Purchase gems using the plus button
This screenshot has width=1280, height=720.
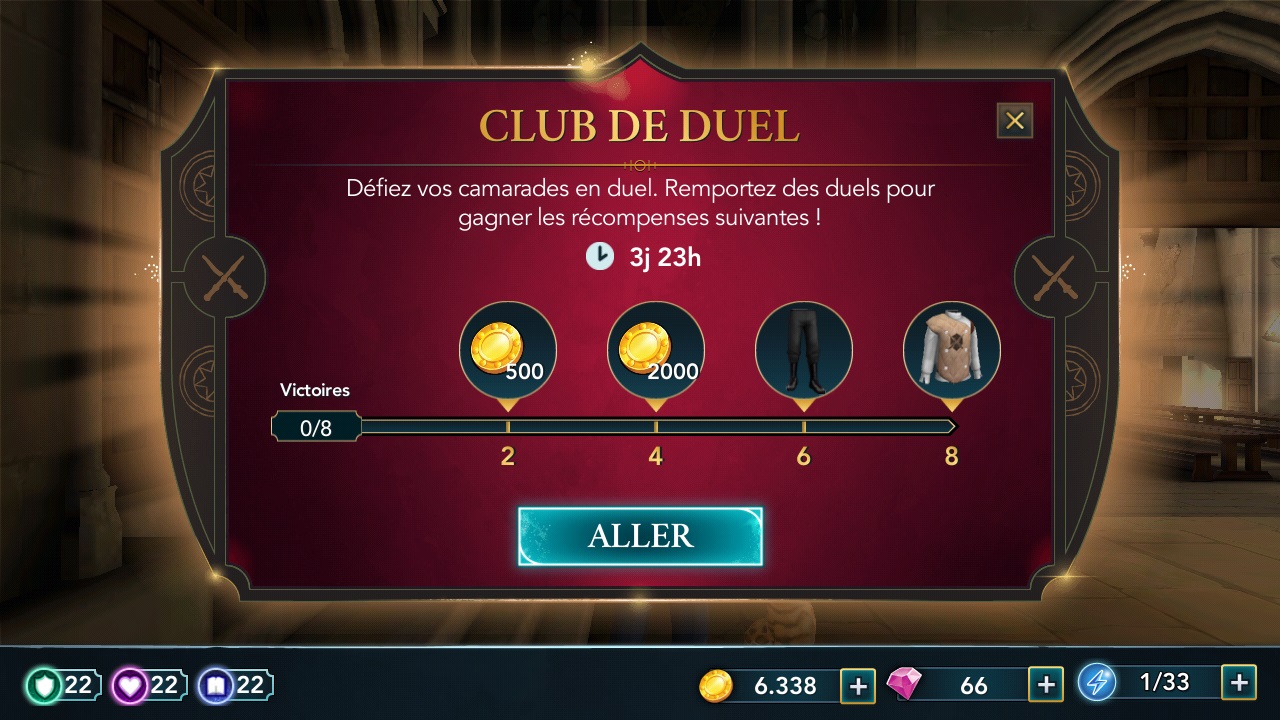1045,685
